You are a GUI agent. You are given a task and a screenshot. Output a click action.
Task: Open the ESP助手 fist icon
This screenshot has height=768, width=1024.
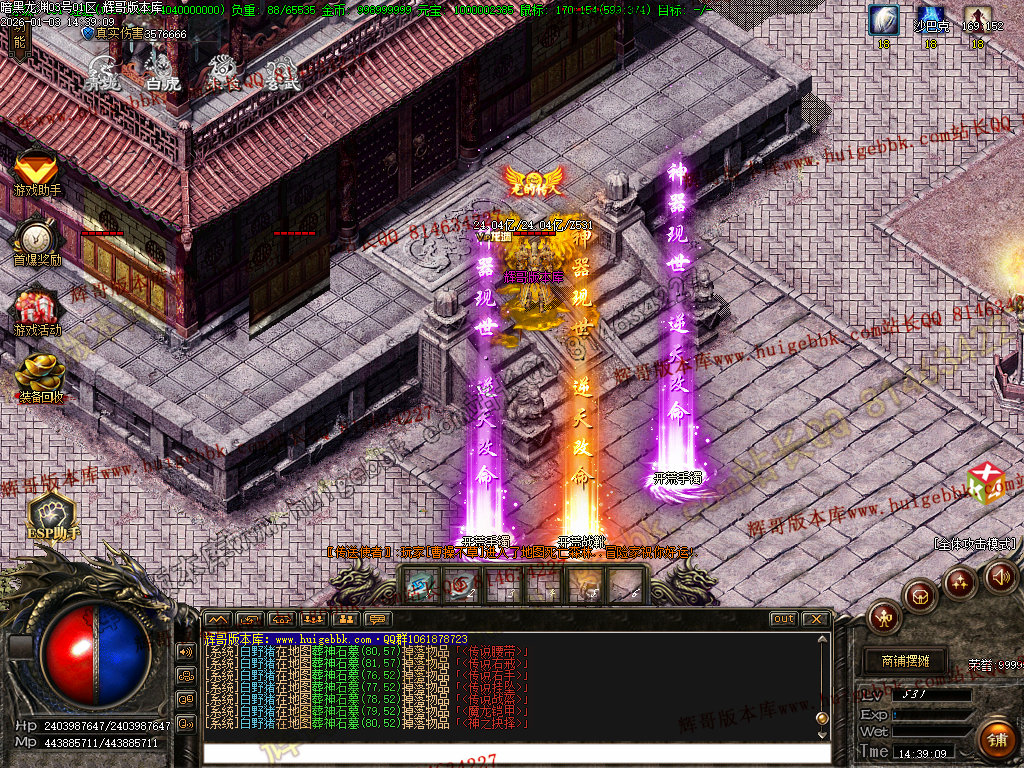(x=52, y=517)
